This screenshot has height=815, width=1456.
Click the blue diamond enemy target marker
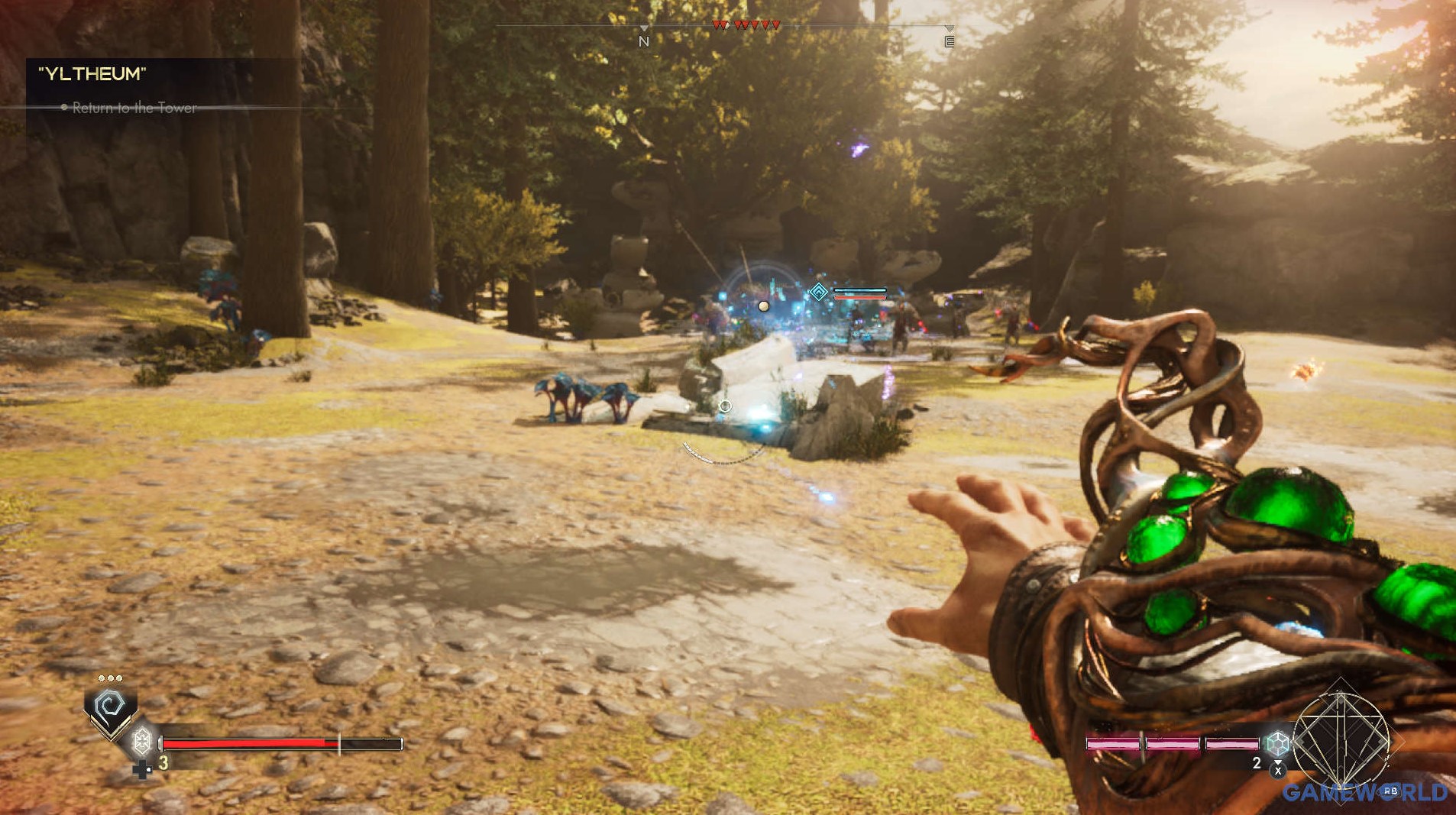point(818,292)
